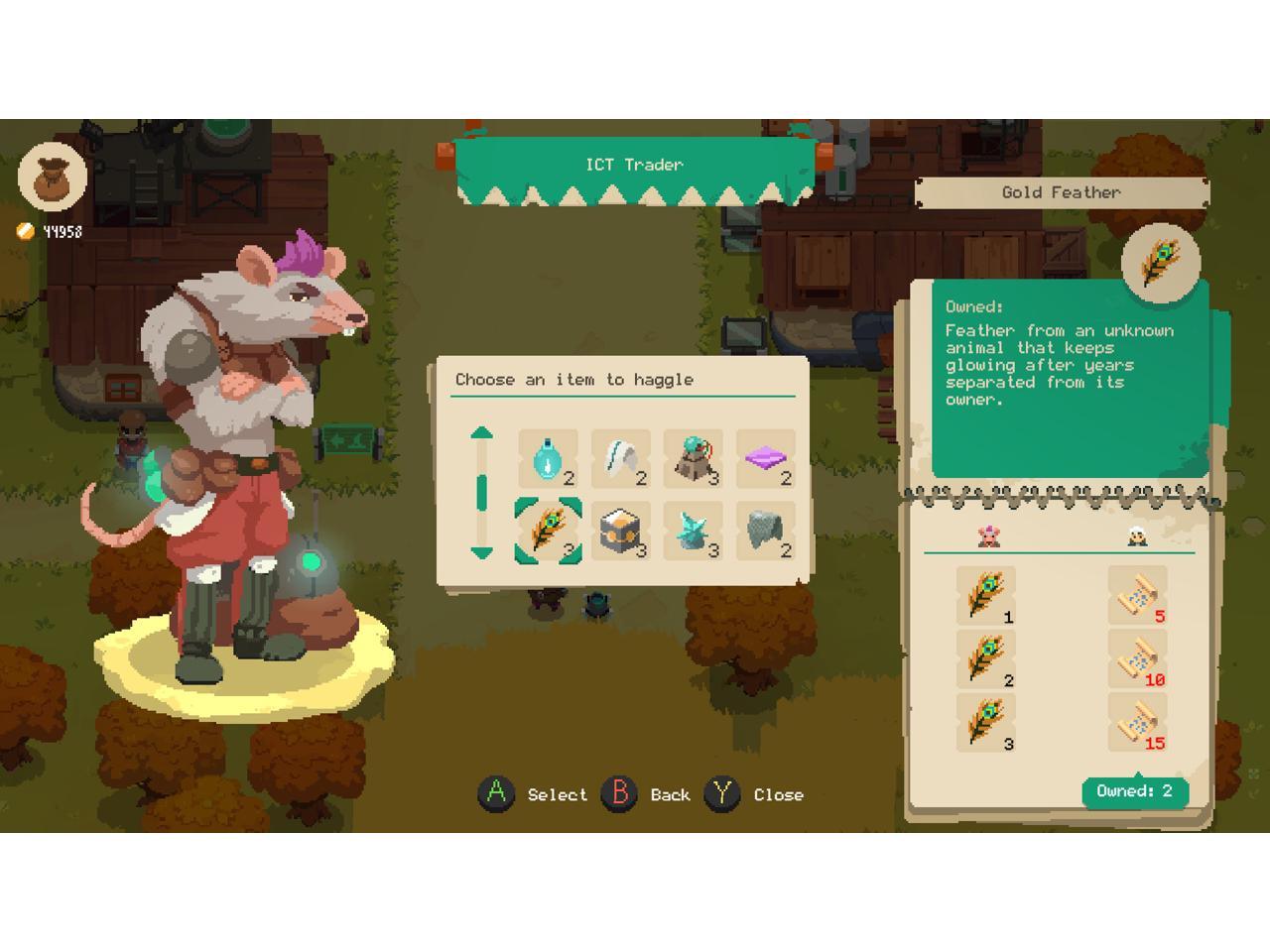This screenshot has width=1270, height=952.
Task: Click the item list's down arrow
Action: pyautogui.click(x=481, y=553)
